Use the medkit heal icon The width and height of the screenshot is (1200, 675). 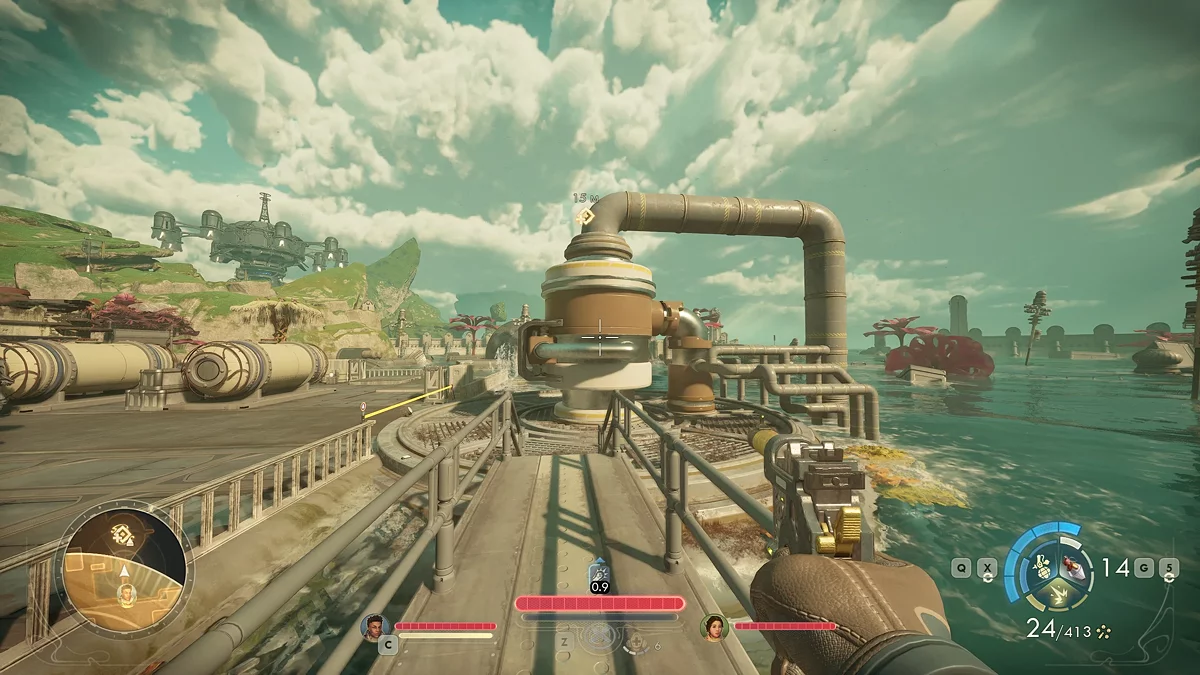coord(634,645)
